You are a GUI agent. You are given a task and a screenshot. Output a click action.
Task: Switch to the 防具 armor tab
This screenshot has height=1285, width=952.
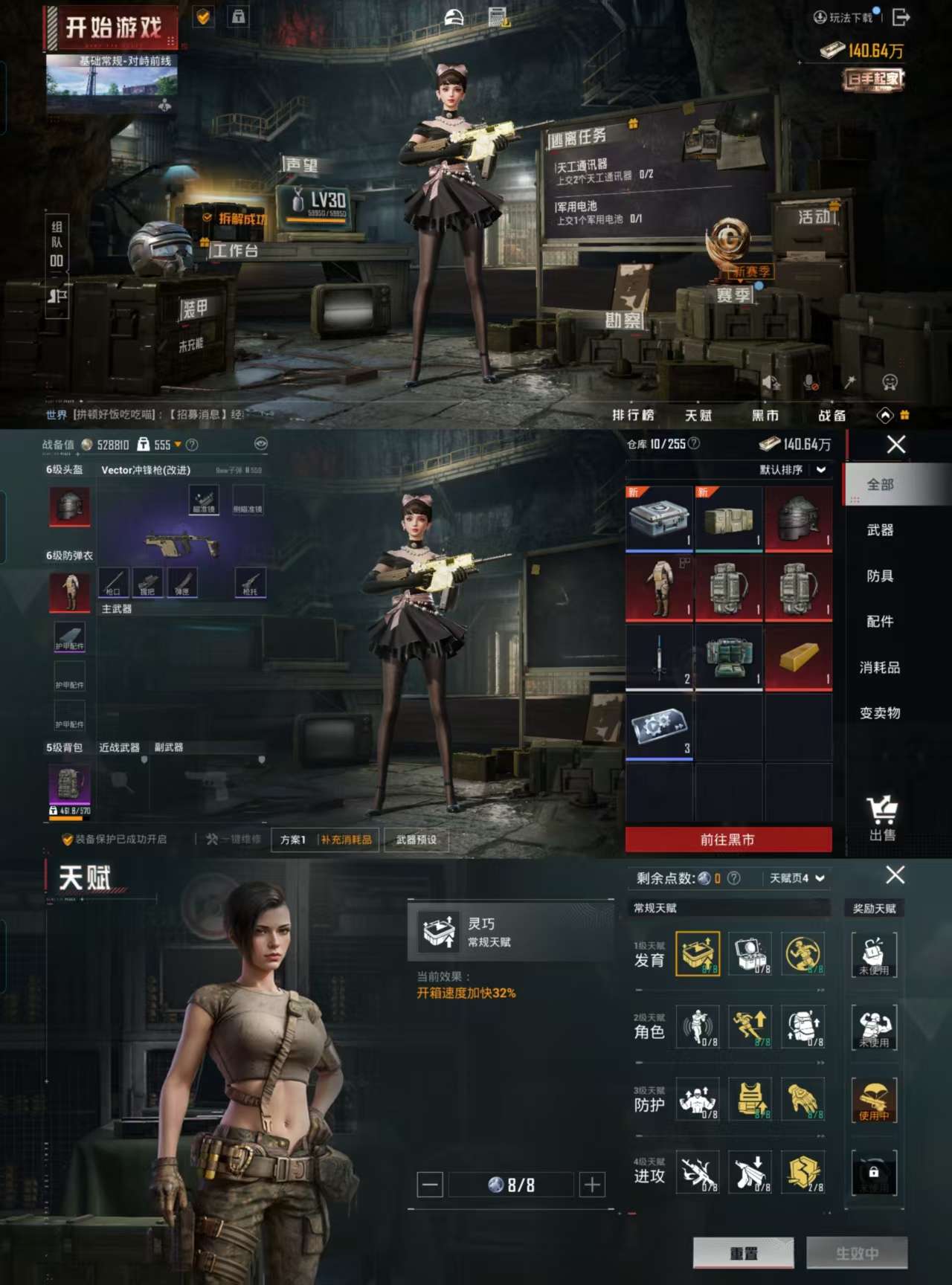(x=880, y=576)
